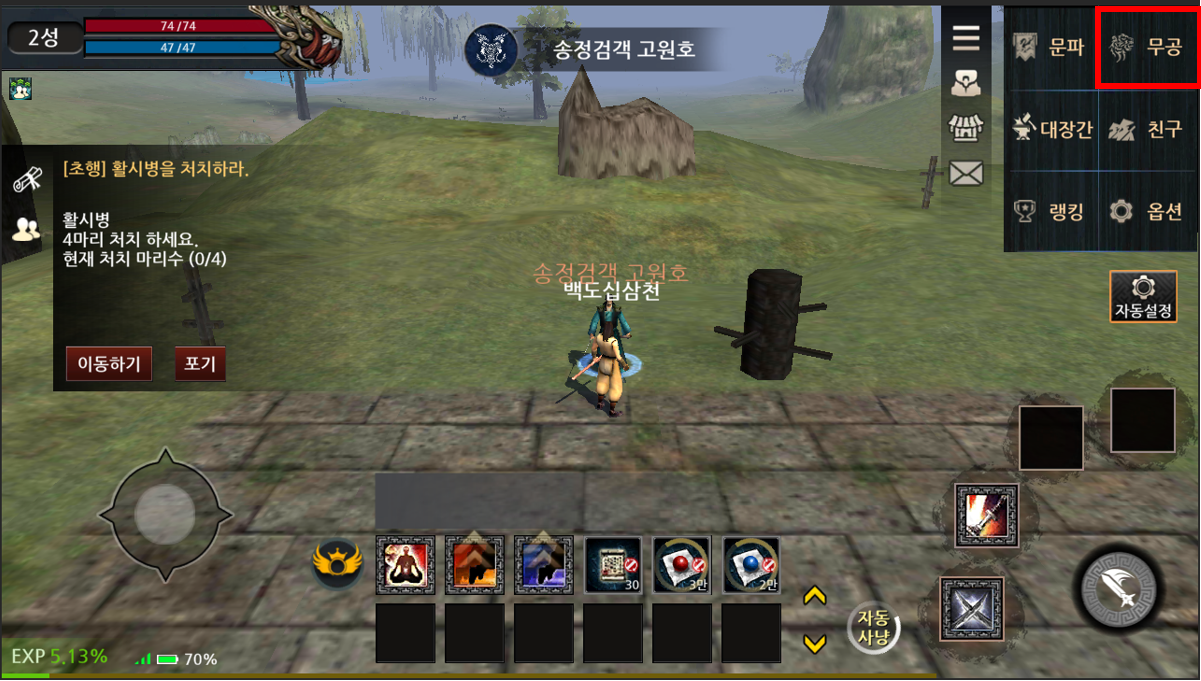Open the 랭킹 ranking menu

tap(1052, 211)
